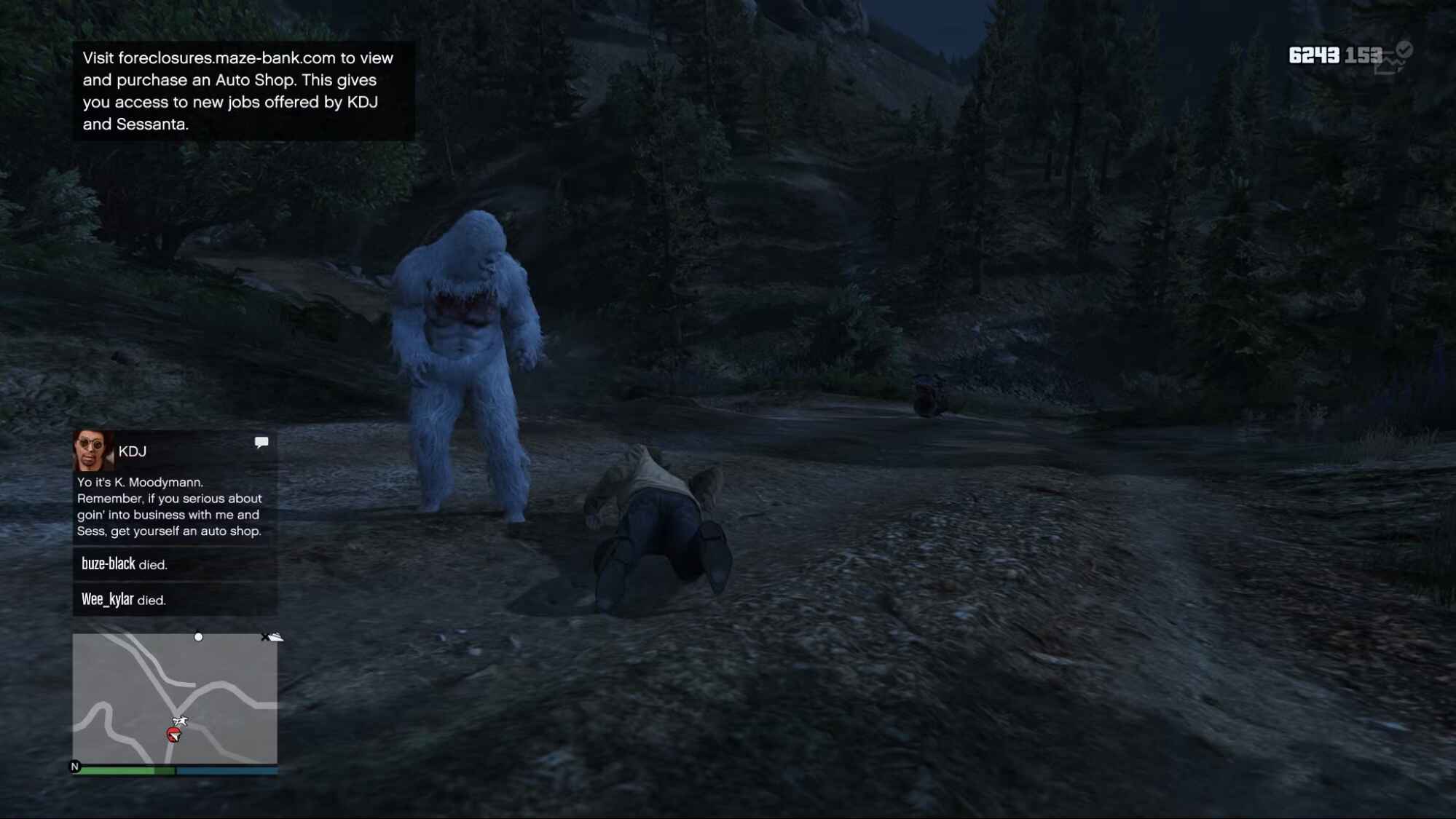Click the RP counter showing 6243
The image size is (1456, 819).
pos(1315,54)
